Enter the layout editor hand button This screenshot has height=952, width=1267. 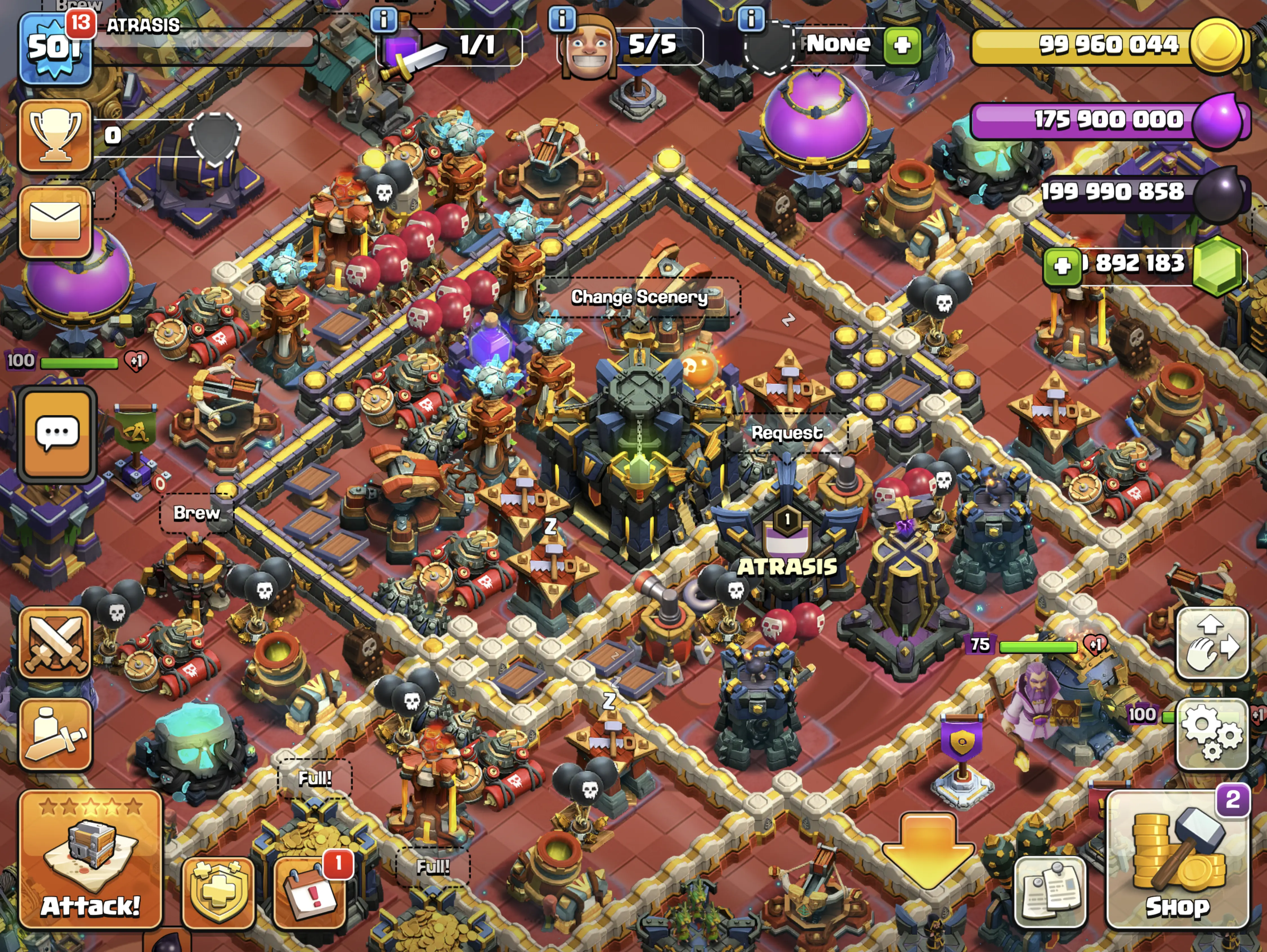(1212, 643)
